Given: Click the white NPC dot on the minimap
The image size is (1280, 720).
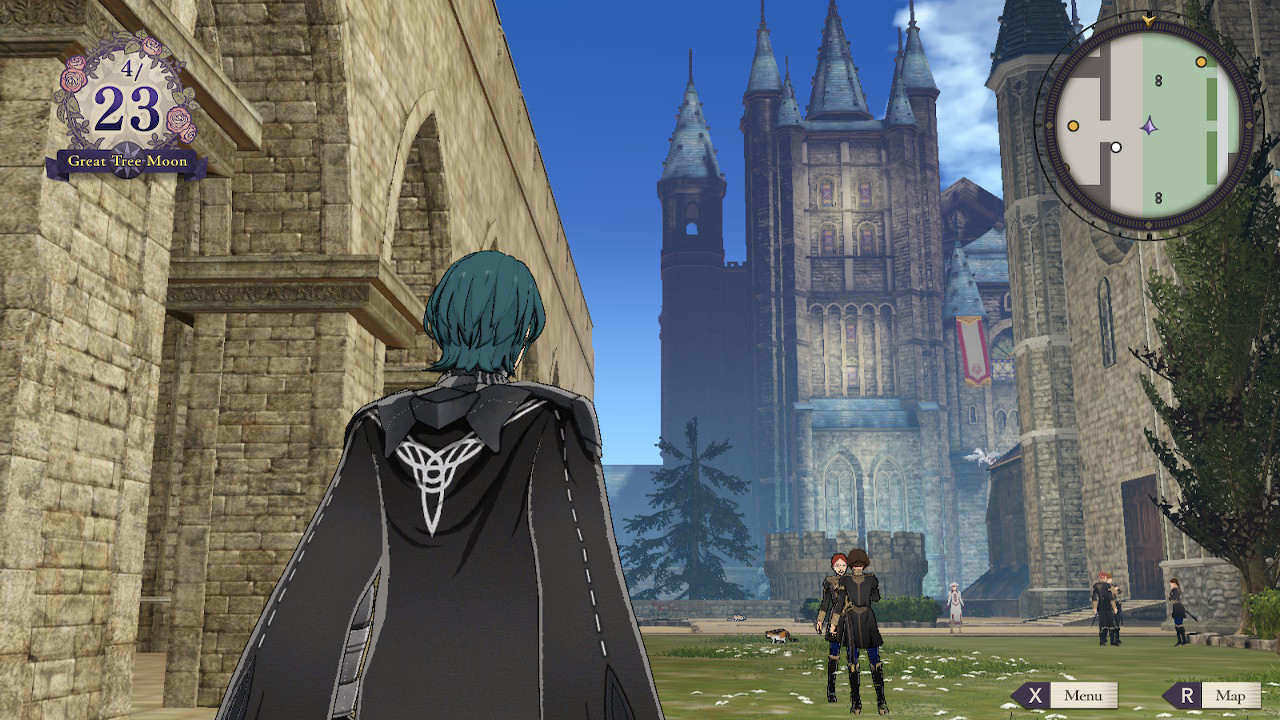Looking at the screenshot, I should [x=1115, y=146].
